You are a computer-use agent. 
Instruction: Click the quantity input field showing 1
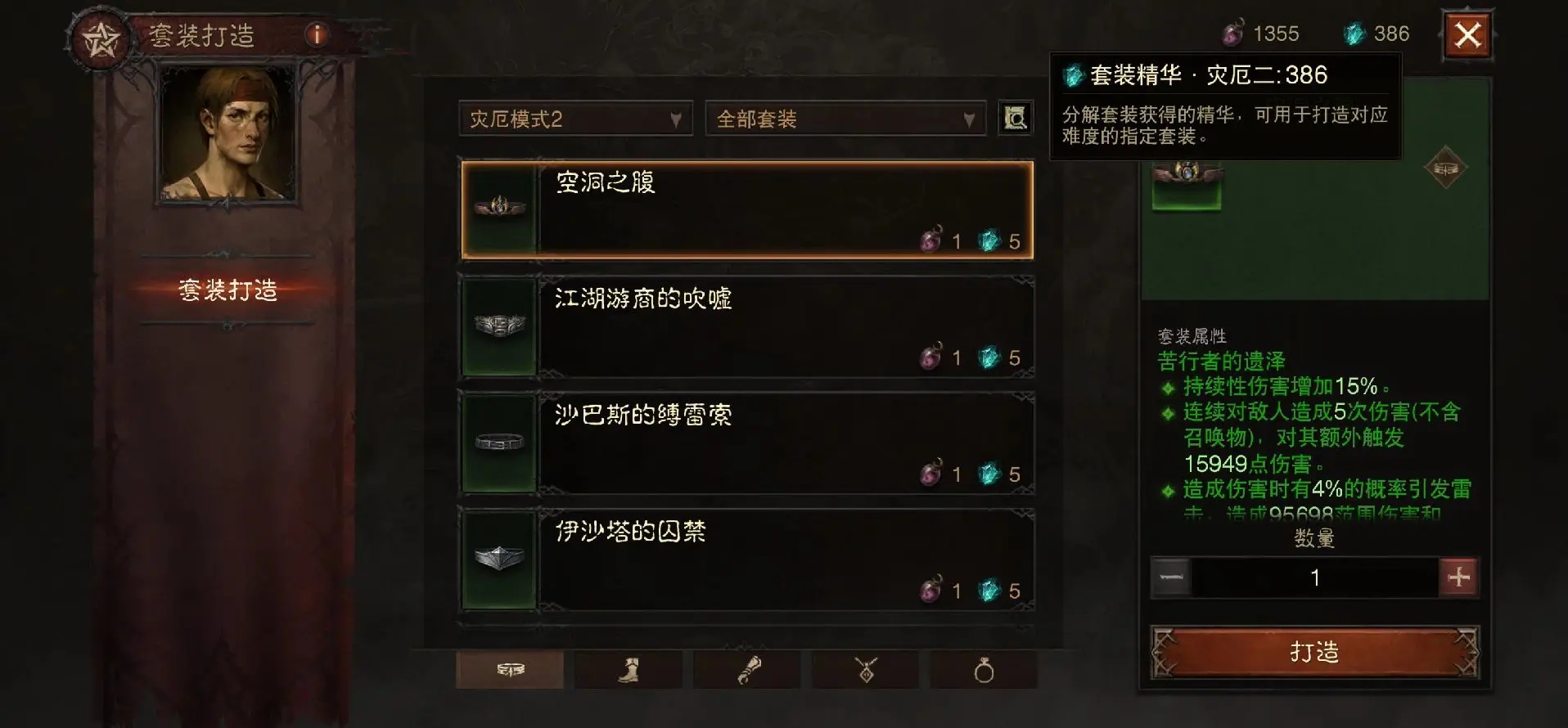(x=1315, y=577)
